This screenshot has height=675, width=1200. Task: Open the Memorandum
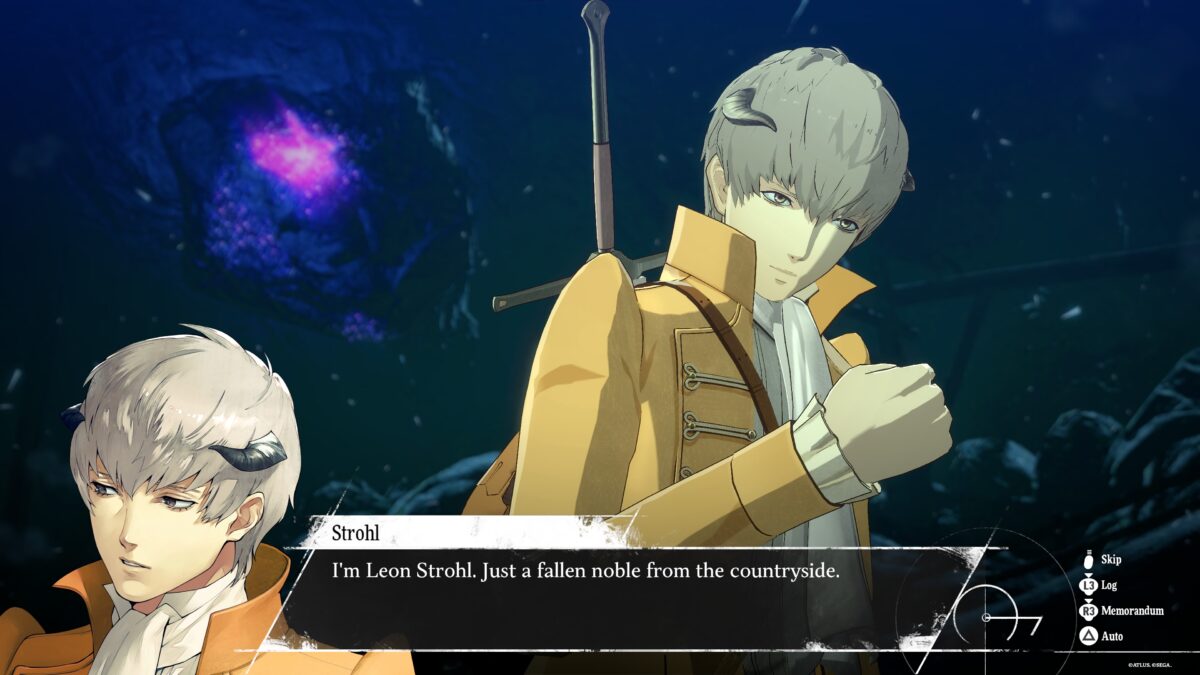[1125, 610]
